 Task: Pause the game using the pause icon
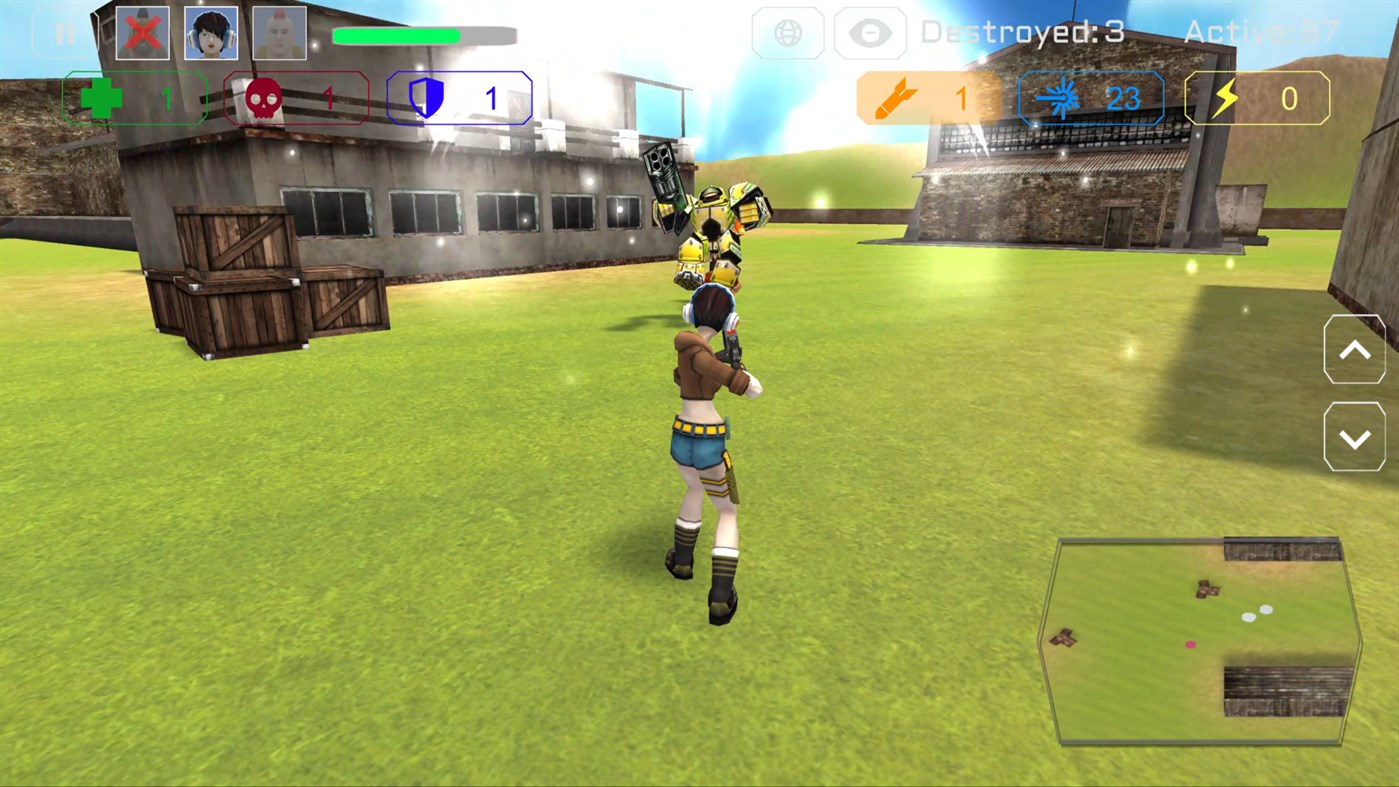[66, 32]
